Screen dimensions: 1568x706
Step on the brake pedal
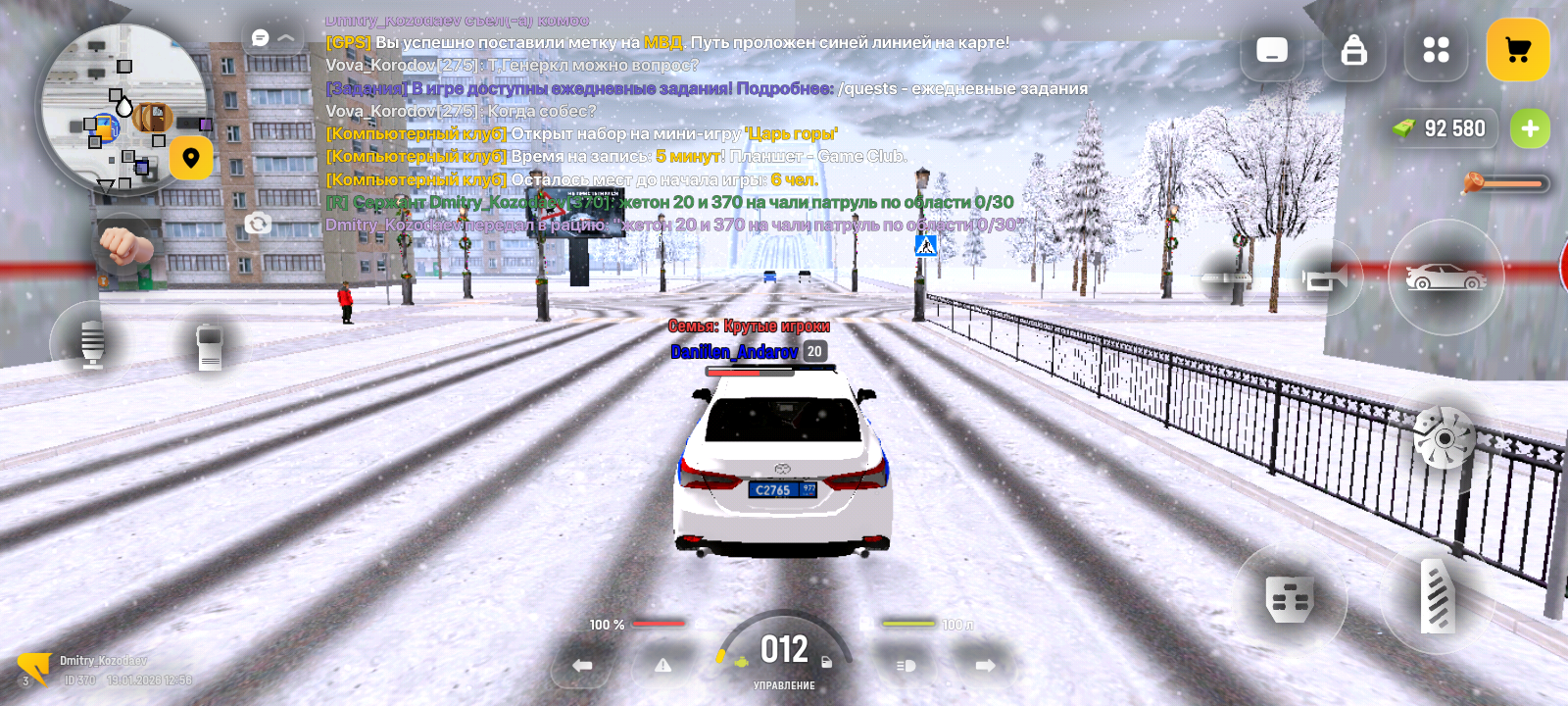tap(1289, 597)
